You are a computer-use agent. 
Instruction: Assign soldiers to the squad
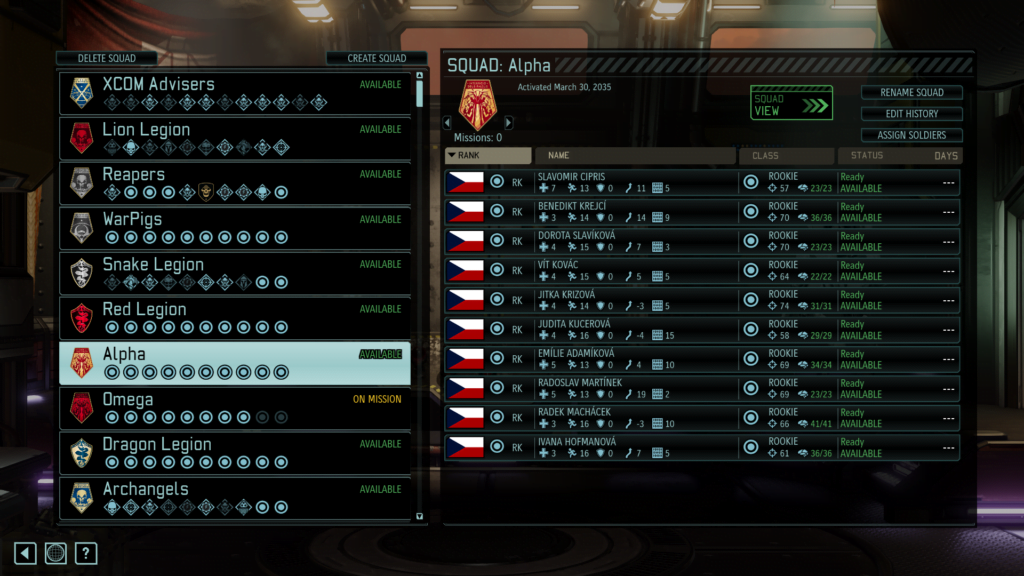pyautogui.click(x=911, y=135)
